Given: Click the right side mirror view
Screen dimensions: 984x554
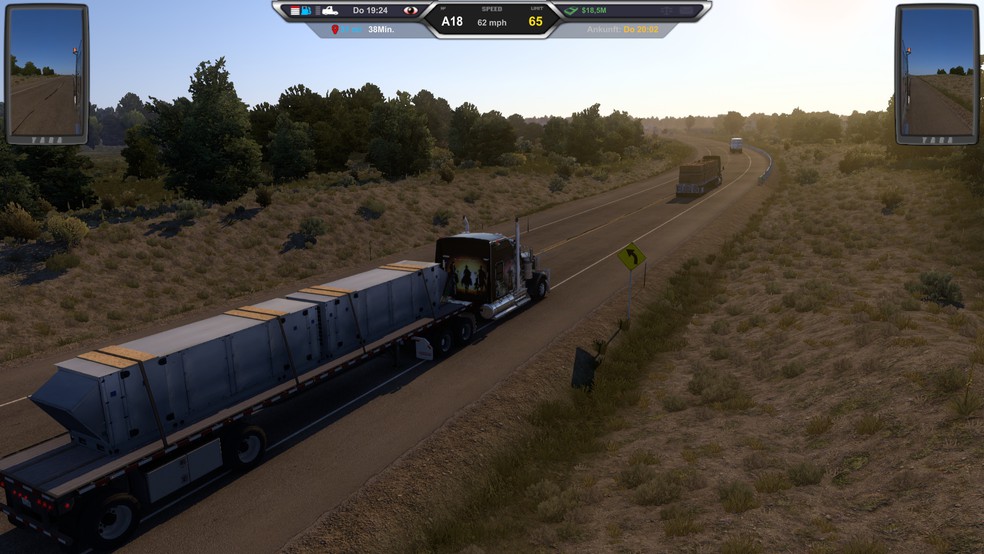Looking at the screenshot, I should 936,74.
